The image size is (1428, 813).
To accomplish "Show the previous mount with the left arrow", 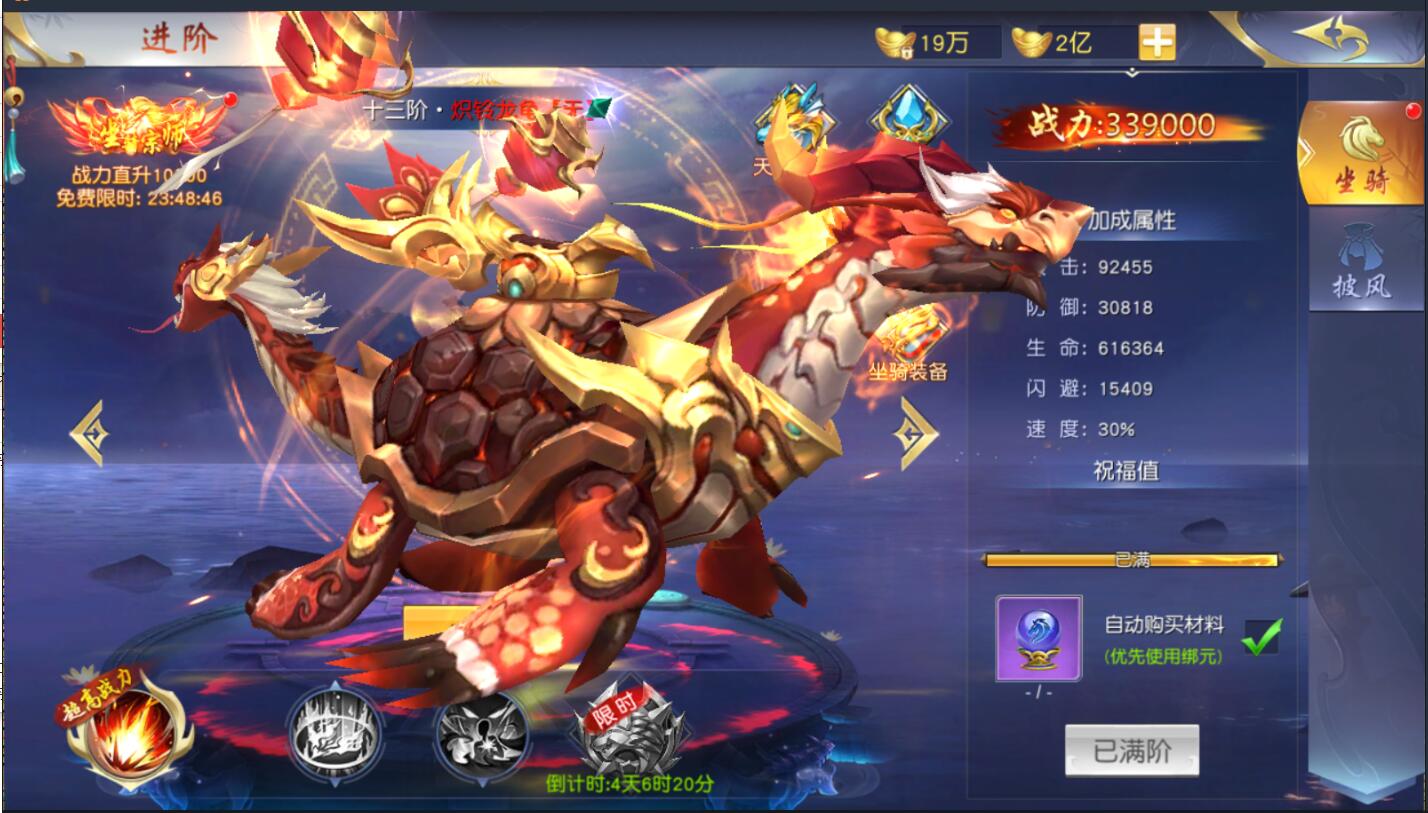I will coord(88,433).
